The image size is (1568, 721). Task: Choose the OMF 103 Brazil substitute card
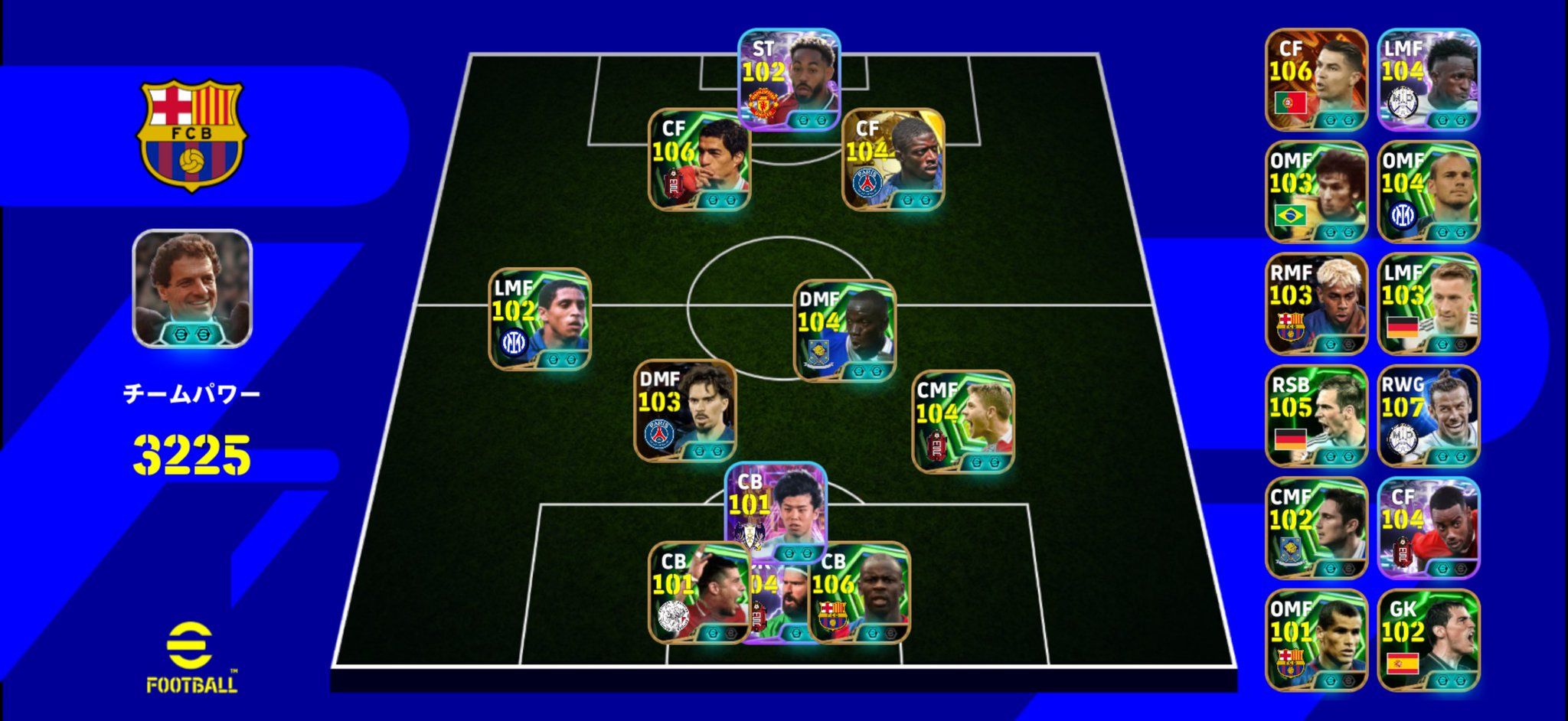[x=1316, y=191]
